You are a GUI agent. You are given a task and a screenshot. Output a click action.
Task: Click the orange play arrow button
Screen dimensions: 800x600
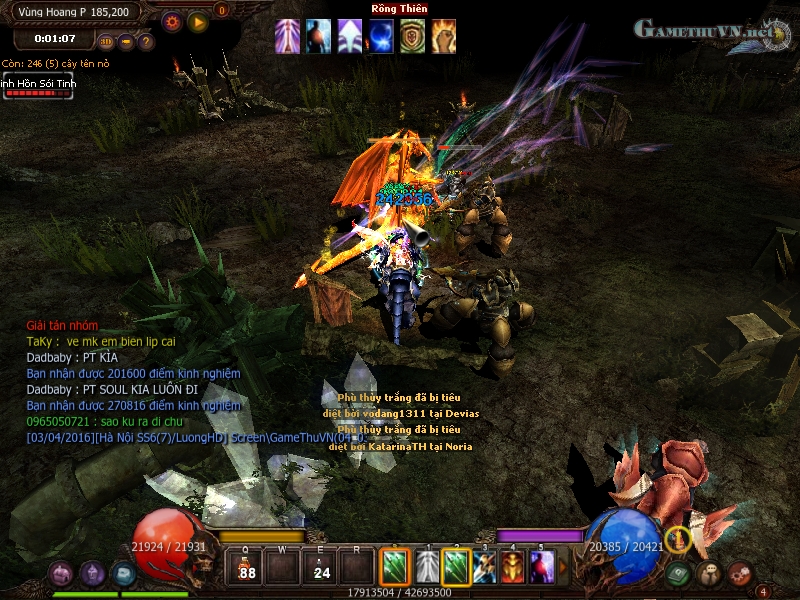coord(197,21)
